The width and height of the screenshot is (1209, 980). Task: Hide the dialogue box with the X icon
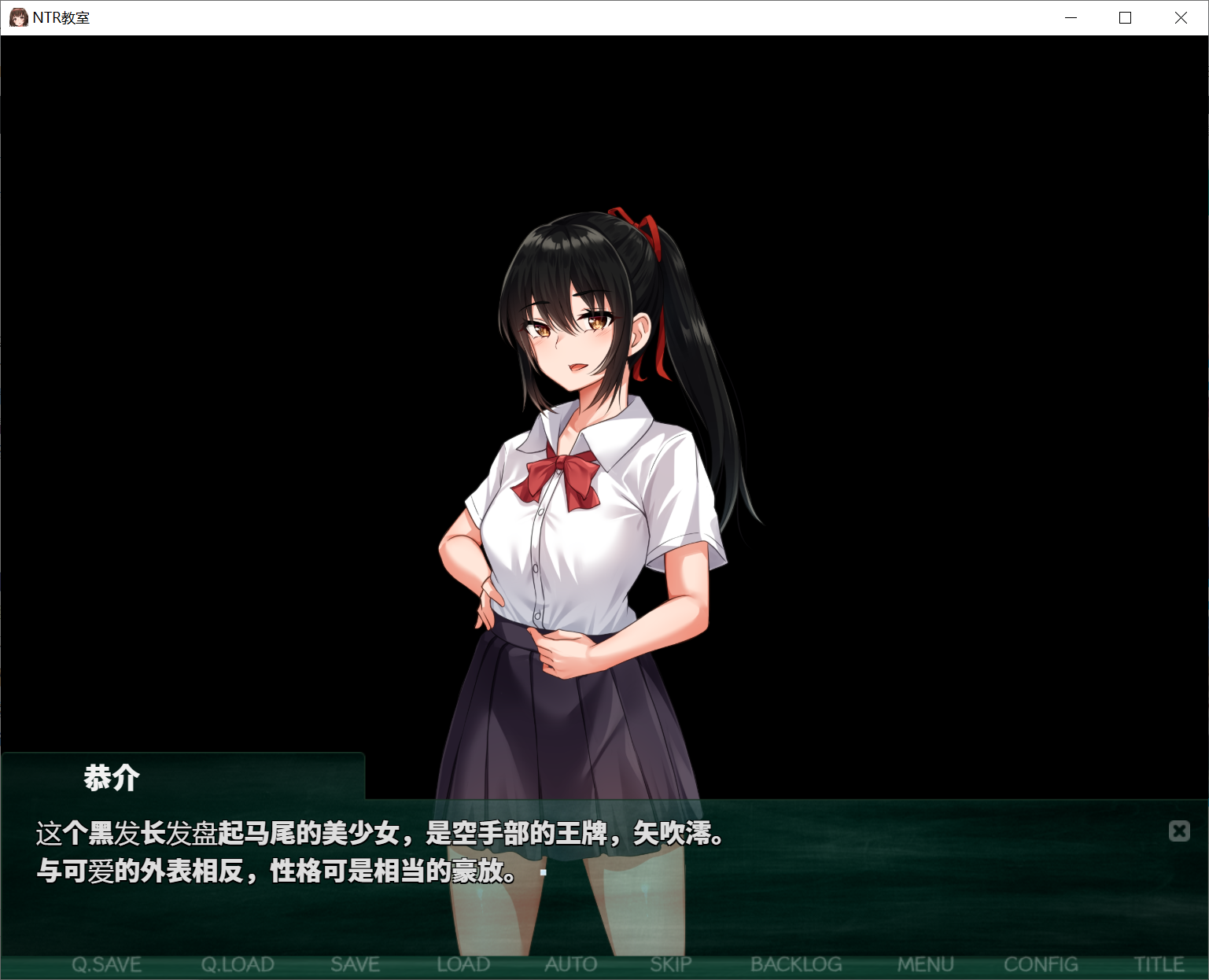[x=1179, y=831]
